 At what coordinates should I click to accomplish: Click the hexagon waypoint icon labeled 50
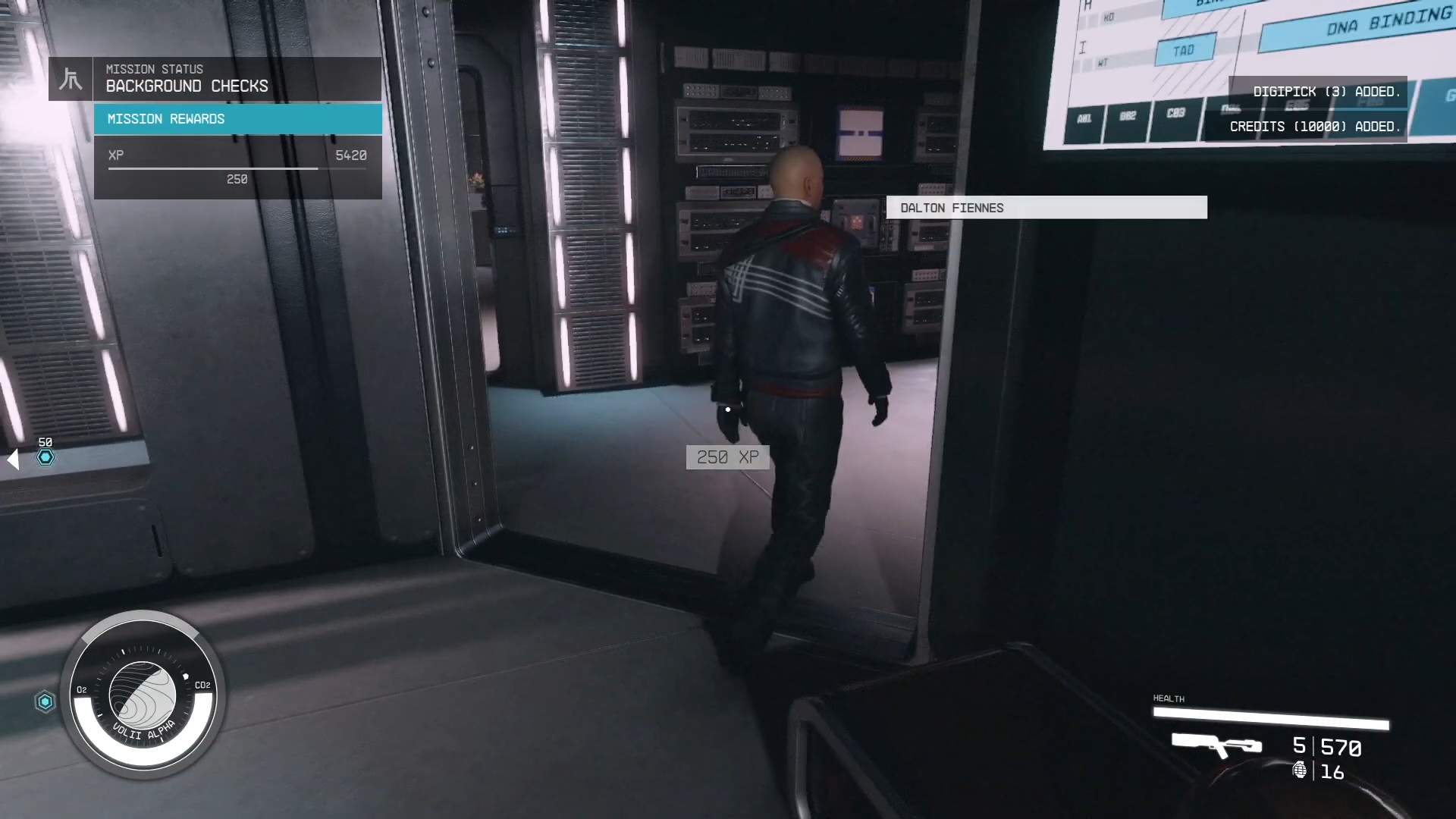tap(45, 457)
